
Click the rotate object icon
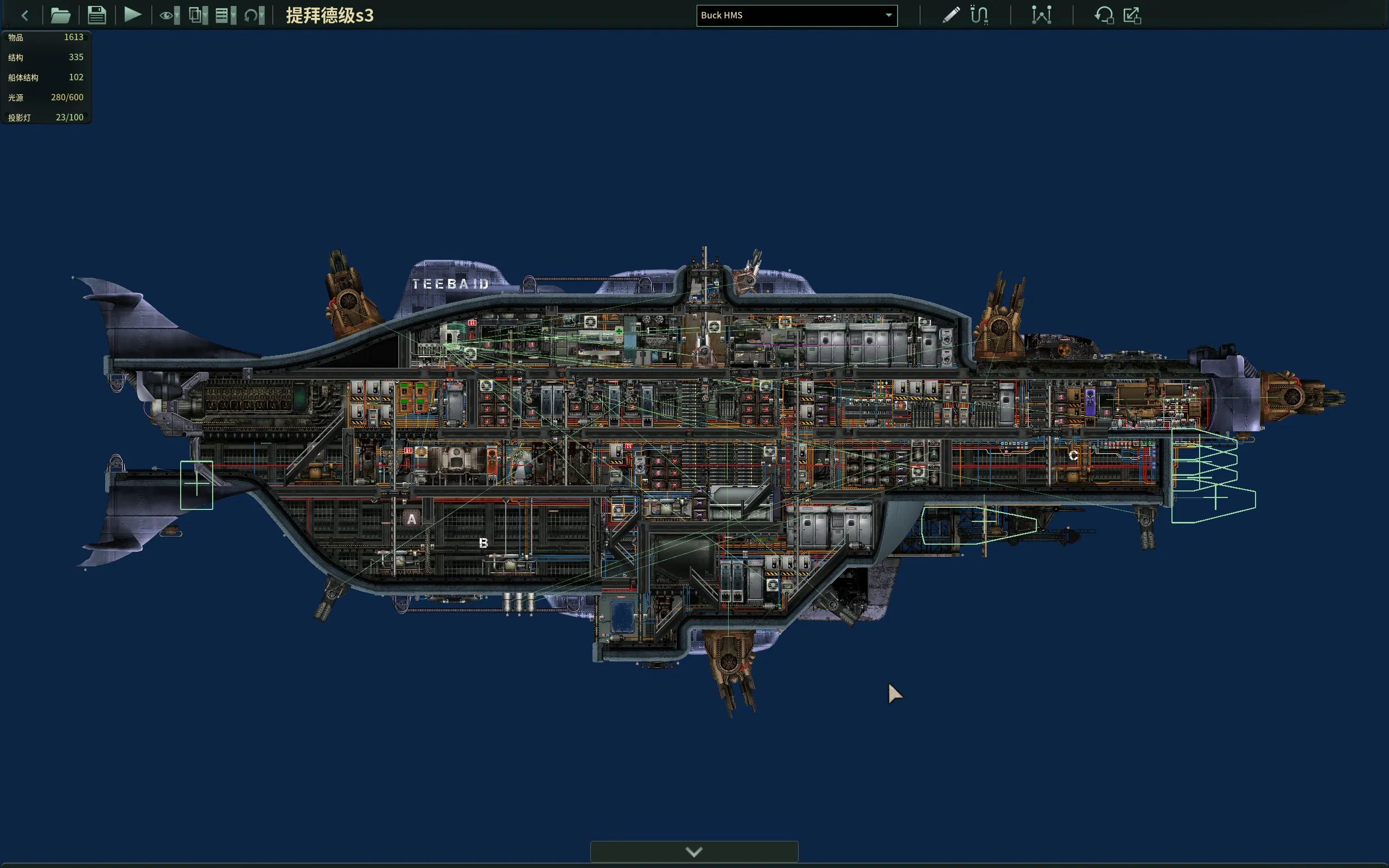tap(1103, 16)
